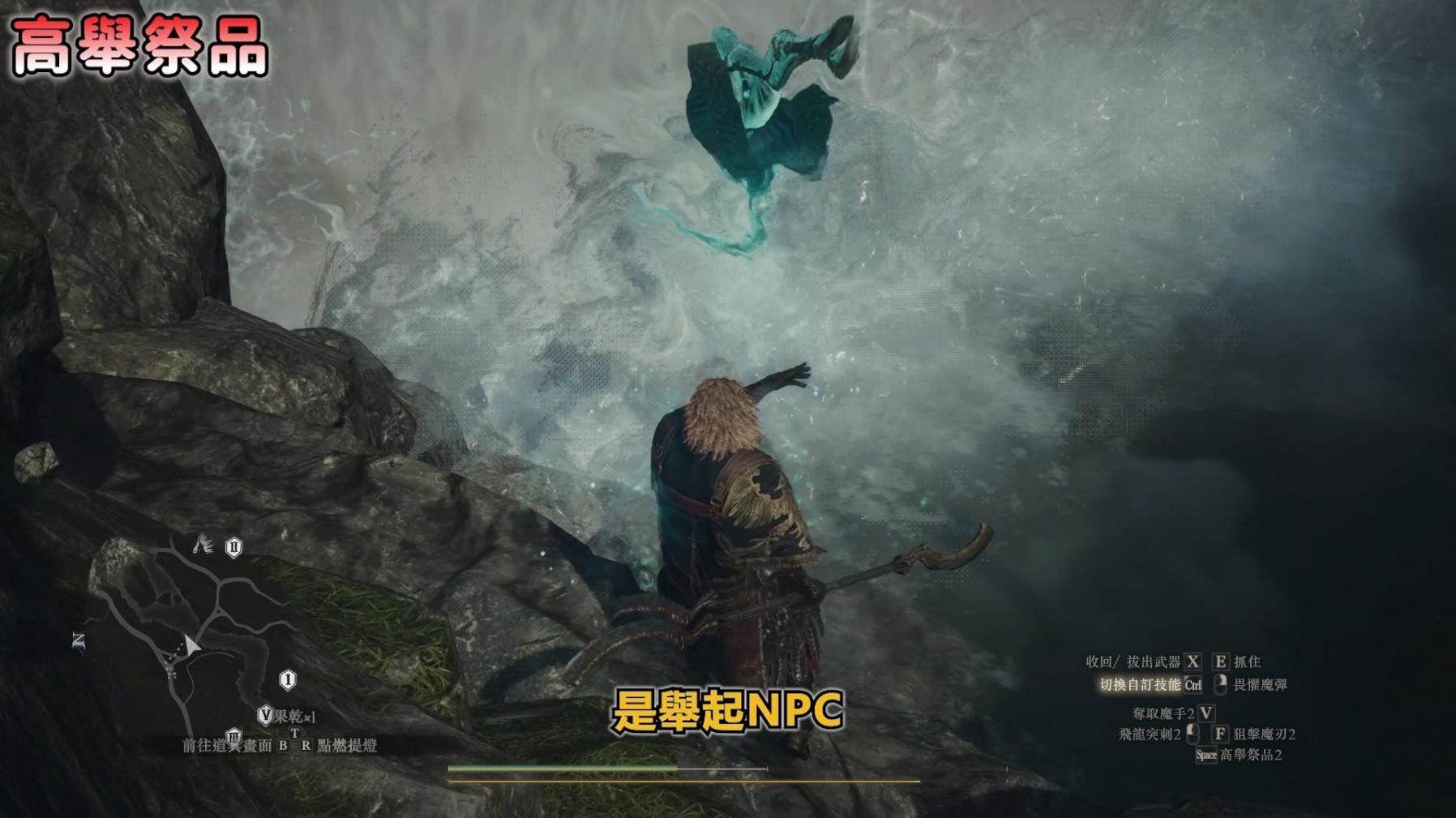The width and height of the screenshot is (1456, 818).
Task: Click the 奪取魔手2 skill icon
Action: (x=1205, y=715)
